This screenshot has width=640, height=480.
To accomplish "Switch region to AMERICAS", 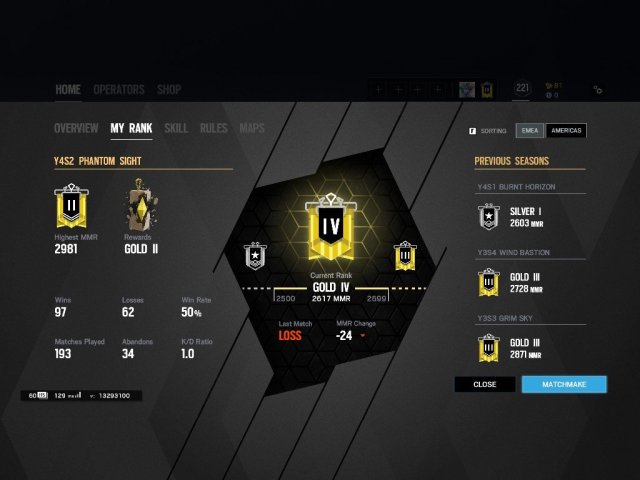I will tap(566, 130).
